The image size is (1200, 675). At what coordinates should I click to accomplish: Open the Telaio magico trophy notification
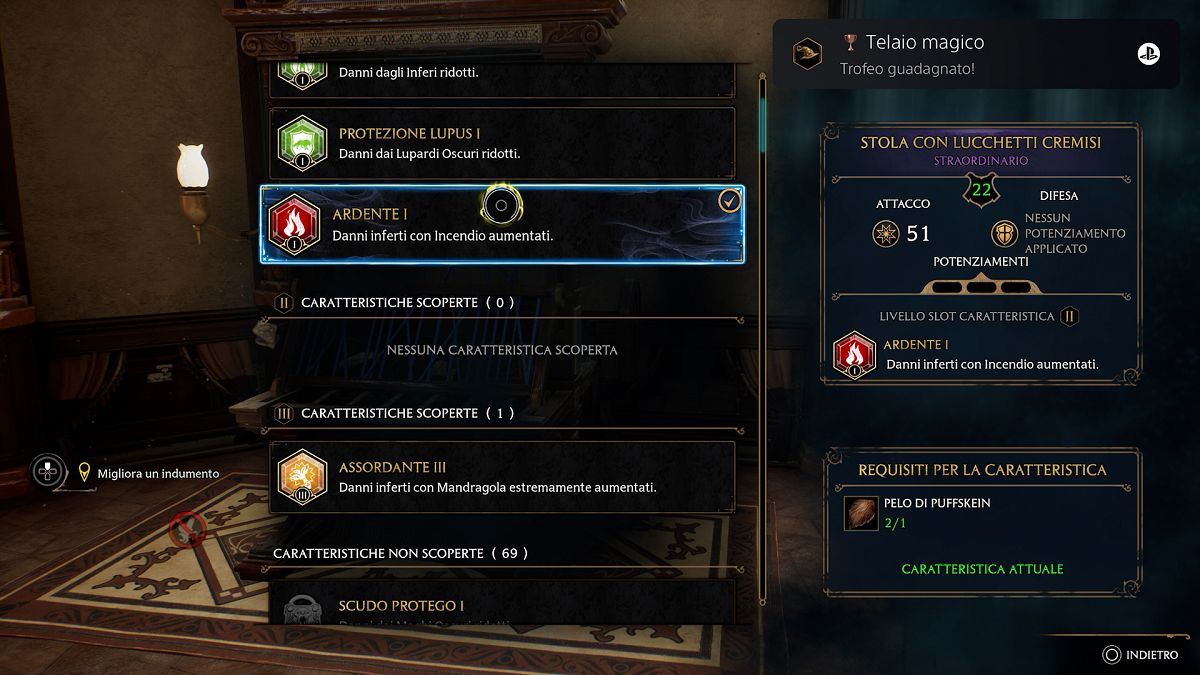pos(975,55)
